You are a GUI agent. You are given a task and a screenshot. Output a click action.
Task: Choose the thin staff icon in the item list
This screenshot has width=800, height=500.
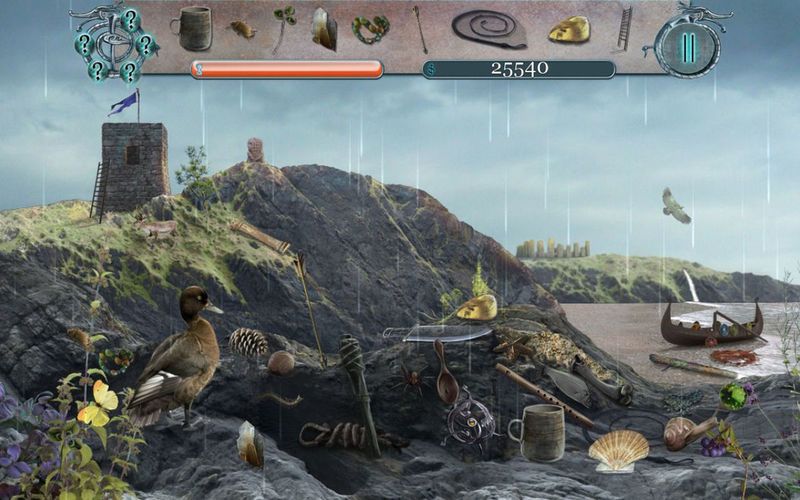click(420, 29)
